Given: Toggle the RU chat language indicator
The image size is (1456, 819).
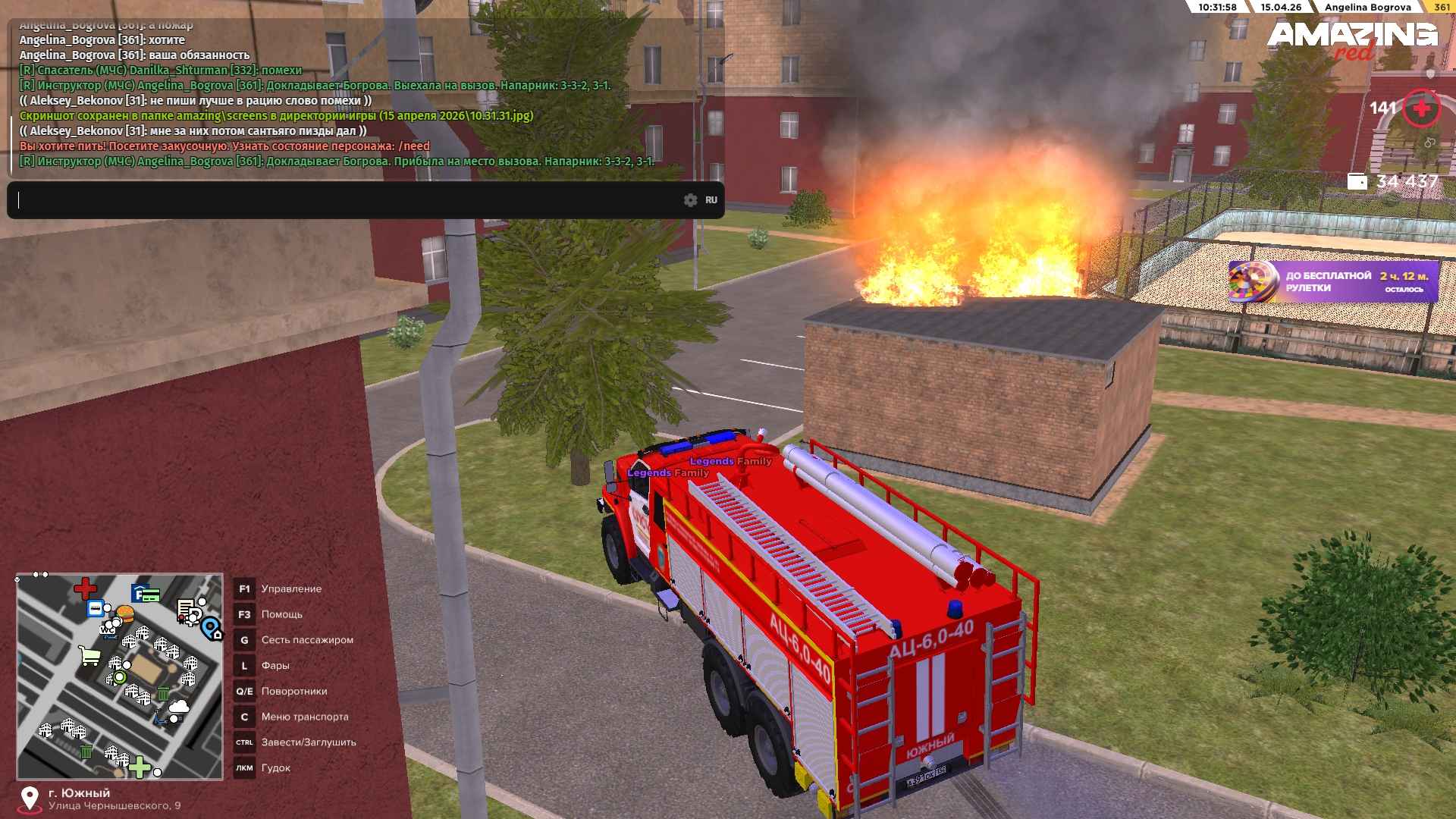Looking at the screenshot, I should (x=711, y=200).
